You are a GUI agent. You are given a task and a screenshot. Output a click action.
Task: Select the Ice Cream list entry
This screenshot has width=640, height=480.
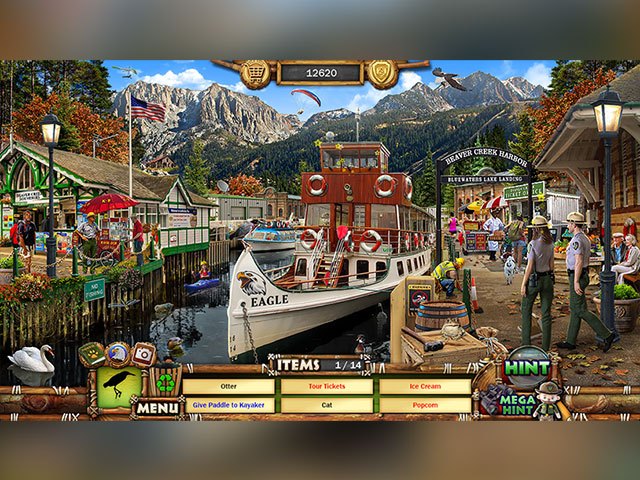pos(424,386)
